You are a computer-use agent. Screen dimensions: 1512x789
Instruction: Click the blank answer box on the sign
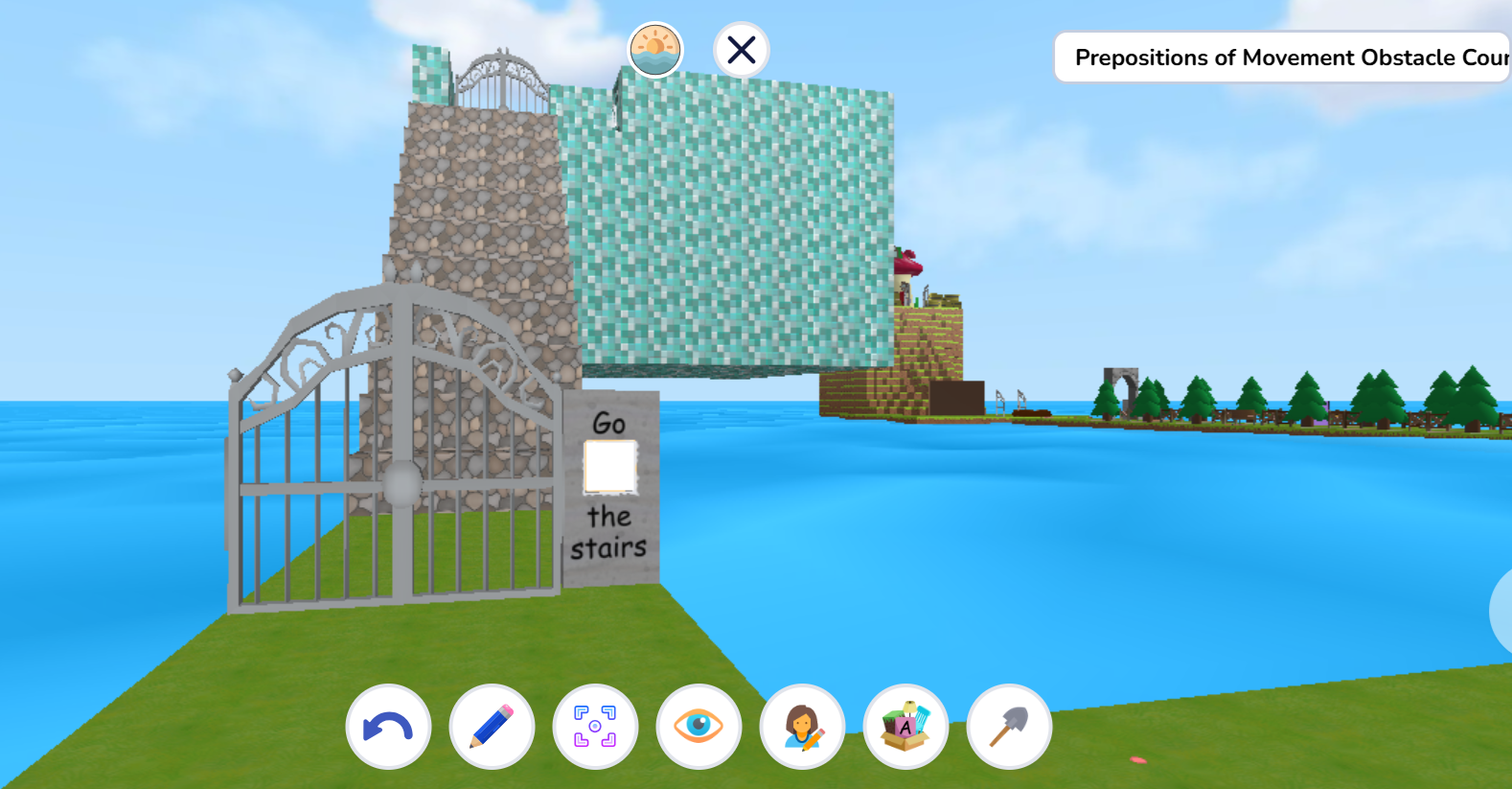pyautogui.click(x=609, y=467)
